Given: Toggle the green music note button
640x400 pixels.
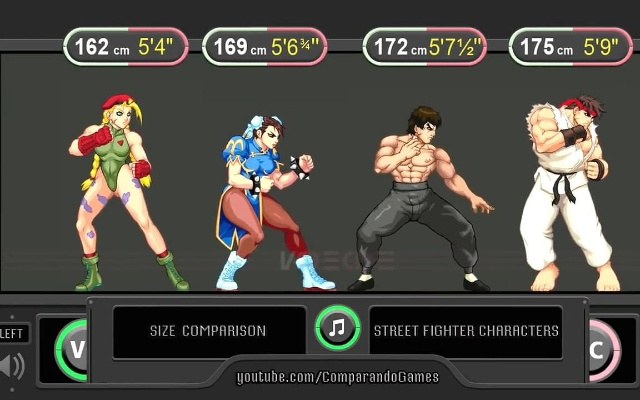Looking at the screenshot, I should coord(337,328).
